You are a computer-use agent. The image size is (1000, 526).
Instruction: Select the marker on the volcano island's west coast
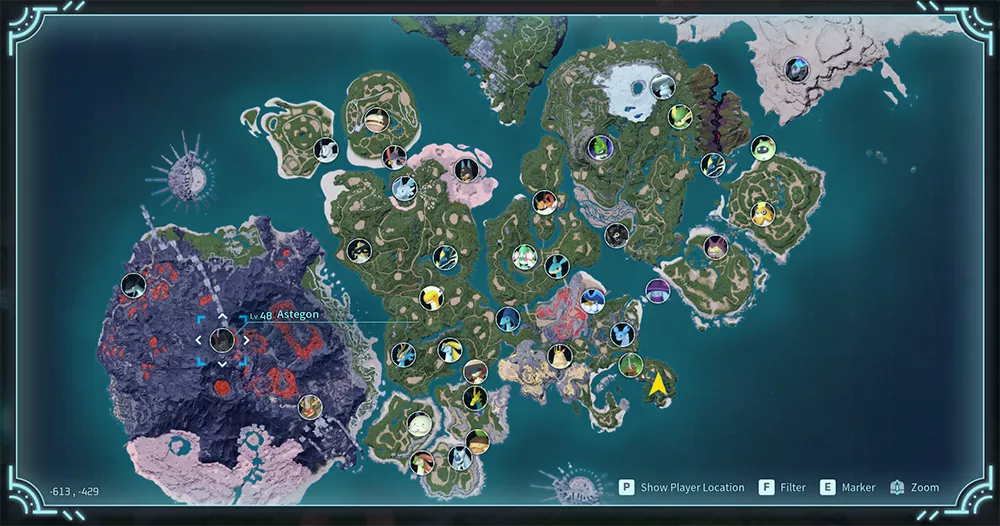pyautogui.click(x=134, y=286)
